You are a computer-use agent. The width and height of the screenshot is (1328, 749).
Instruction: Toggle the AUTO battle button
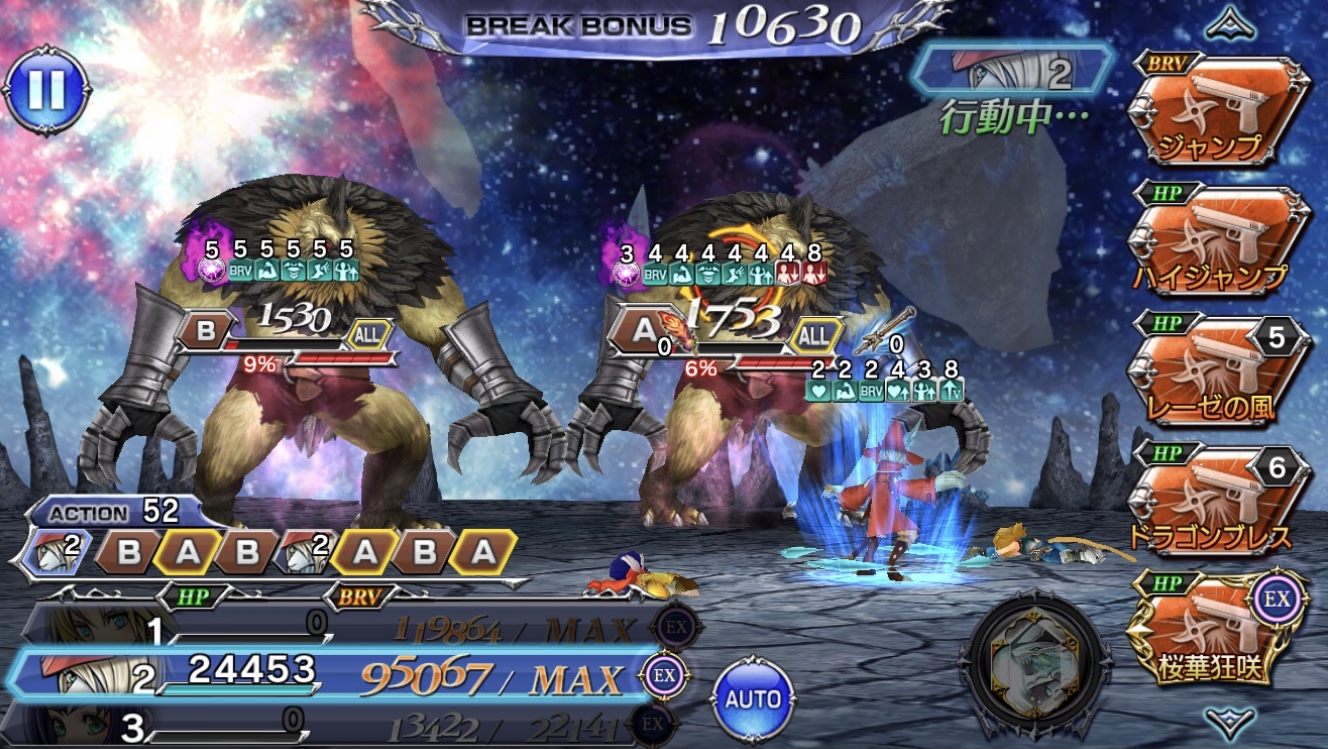[x=752, y=699]
